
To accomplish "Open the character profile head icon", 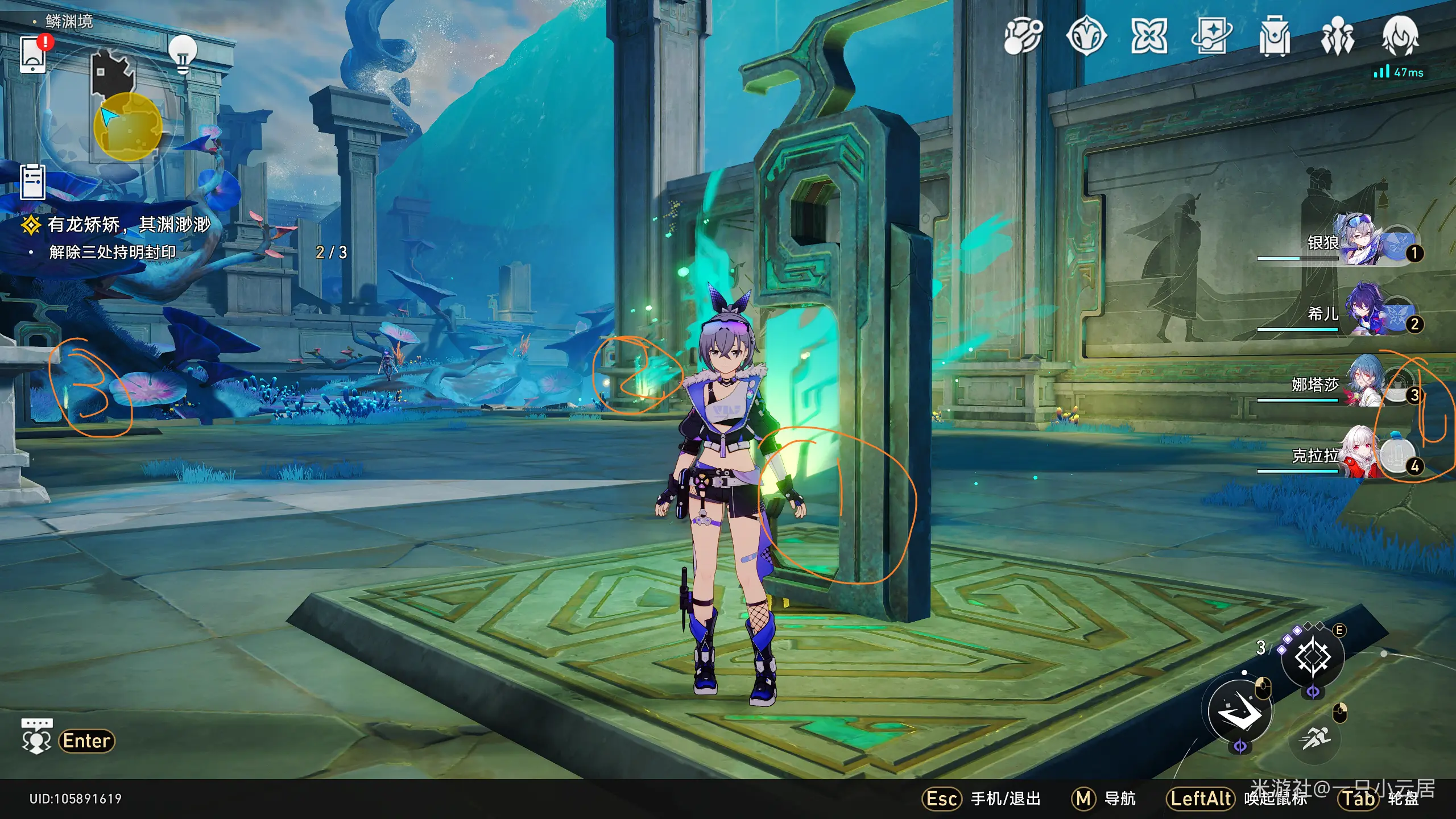I will (x=1400, y=36).
